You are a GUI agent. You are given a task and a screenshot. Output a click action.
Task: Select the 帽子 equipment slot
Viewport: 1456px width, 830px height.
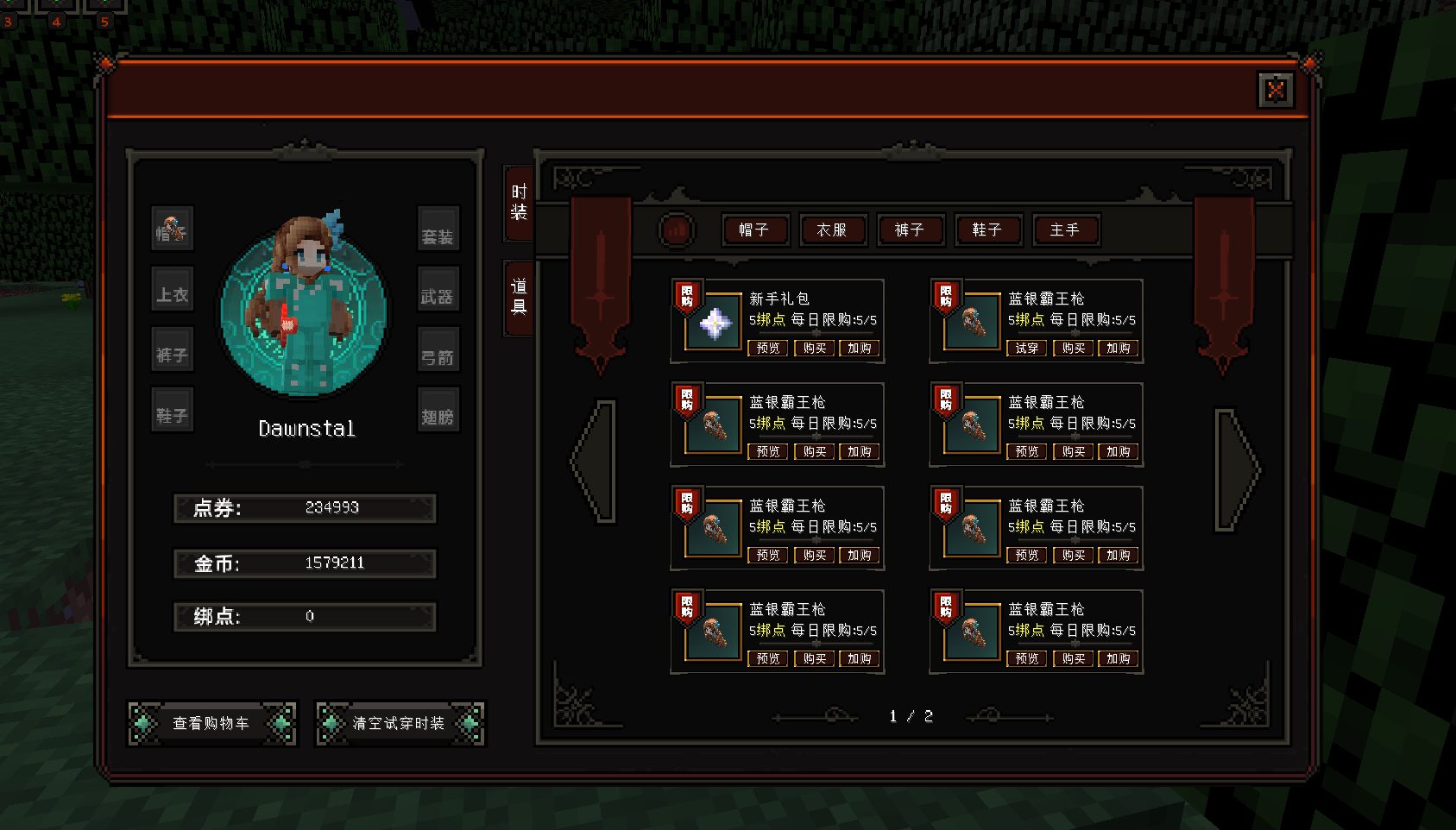click(172, 229)
